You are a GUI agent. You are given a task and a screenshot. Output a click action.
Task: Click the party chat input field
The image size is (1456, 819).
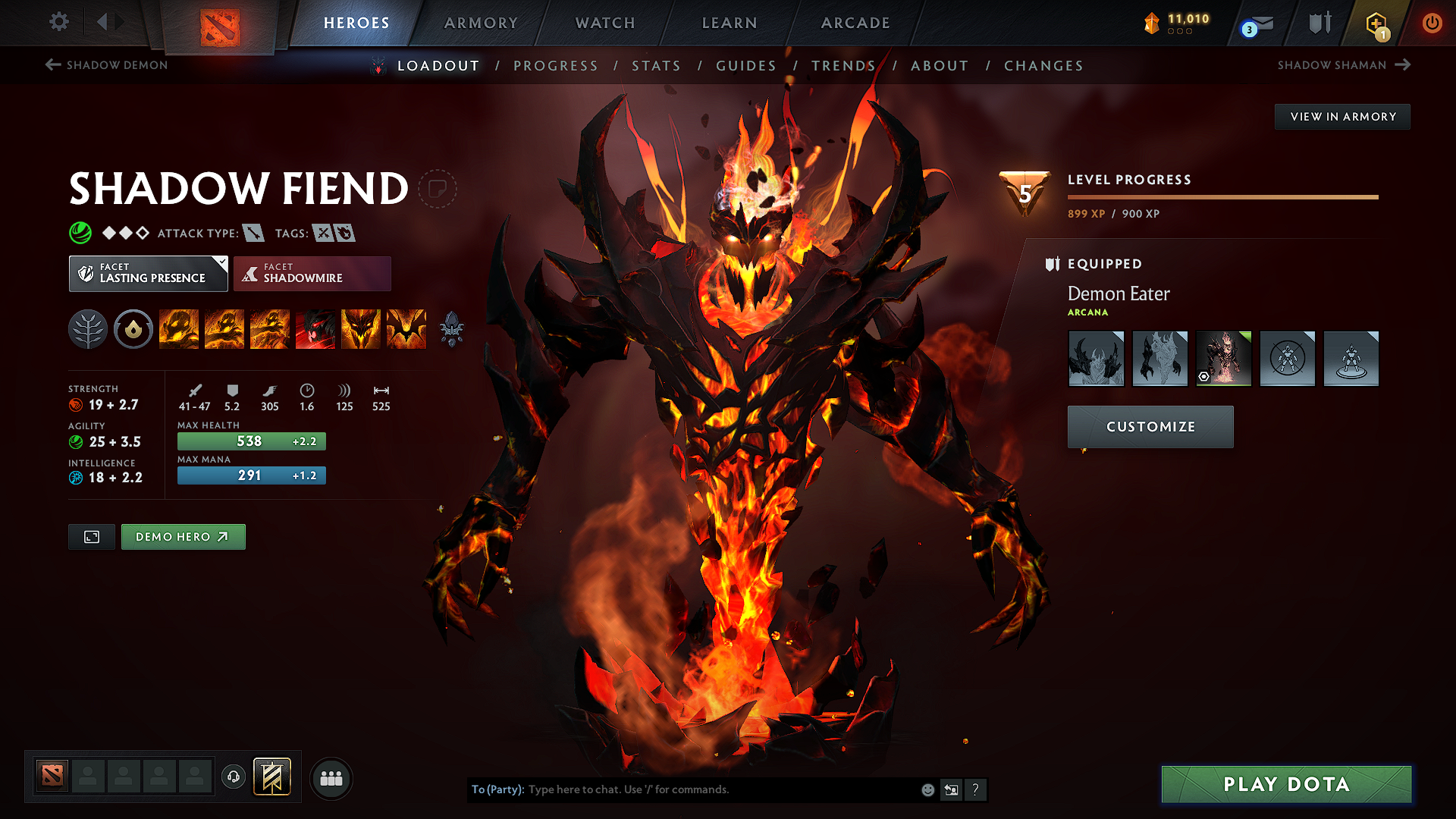(720, 789)
